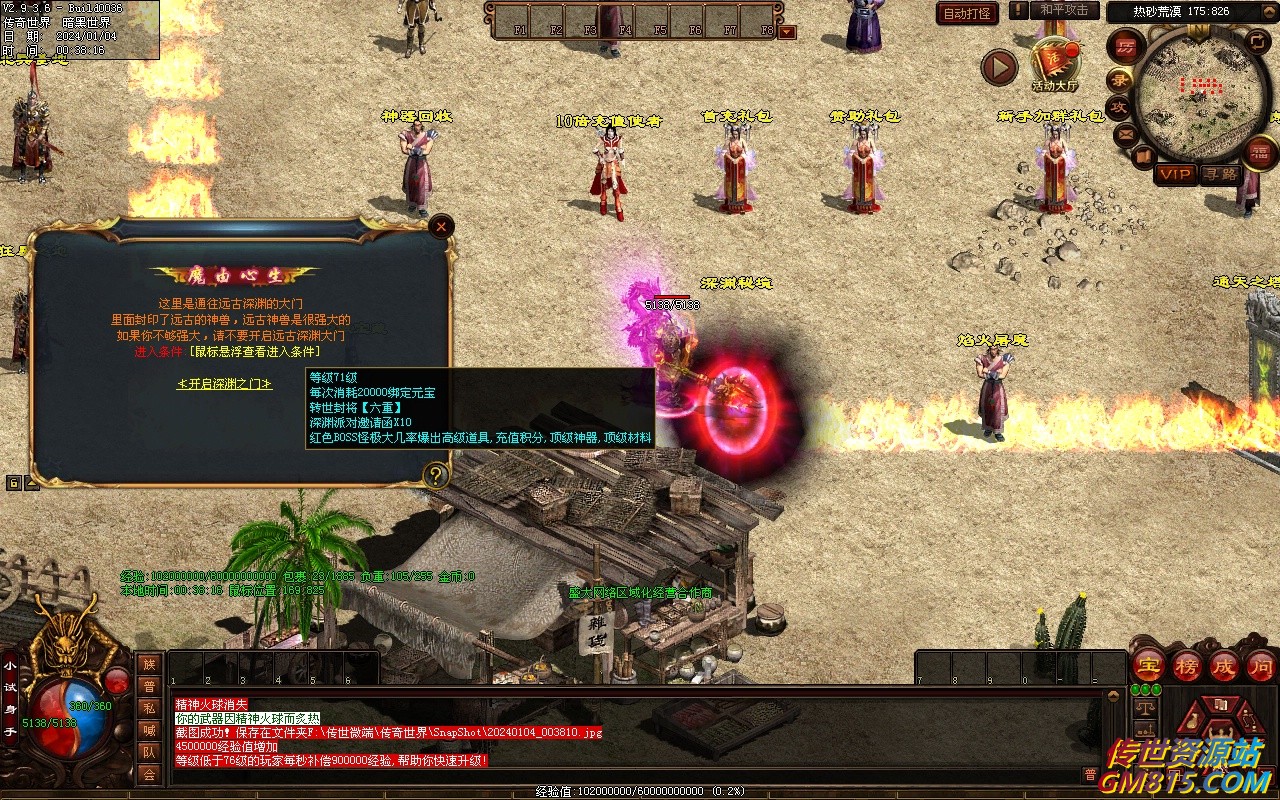Activate the 寻路 pathfinding button
The image size is (1280, 800).
pos(1220,174)
